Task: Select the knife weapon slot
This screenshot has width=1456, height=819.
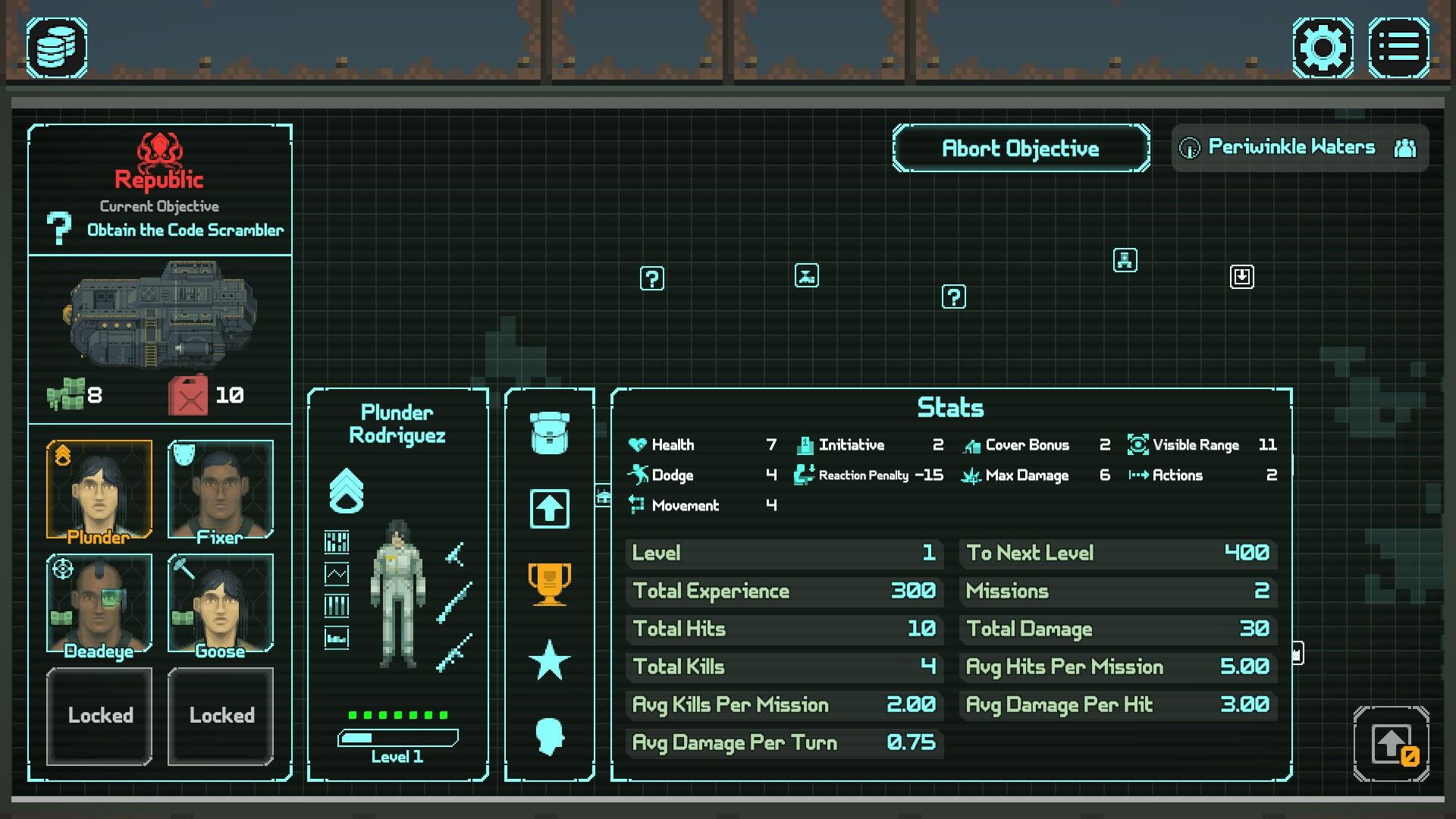Action: click(x=455, y=554)
